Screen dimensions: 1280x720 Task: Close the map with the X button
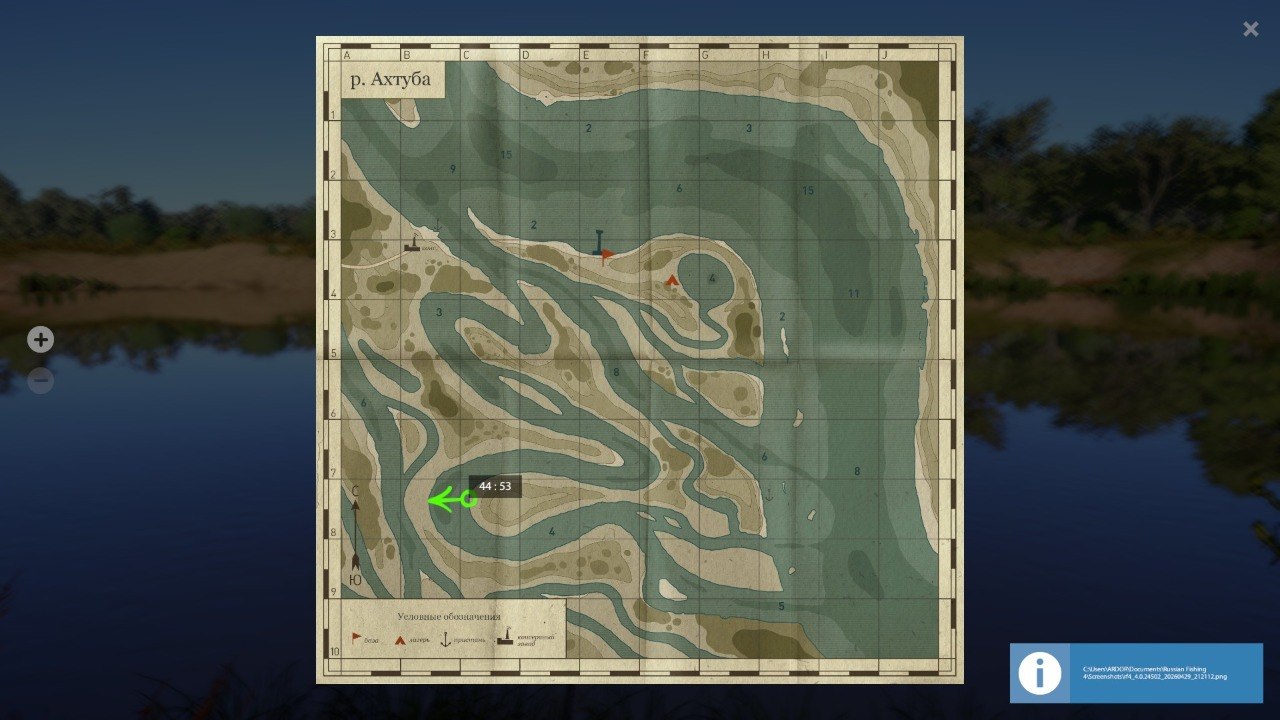[x=1249, y=28]
